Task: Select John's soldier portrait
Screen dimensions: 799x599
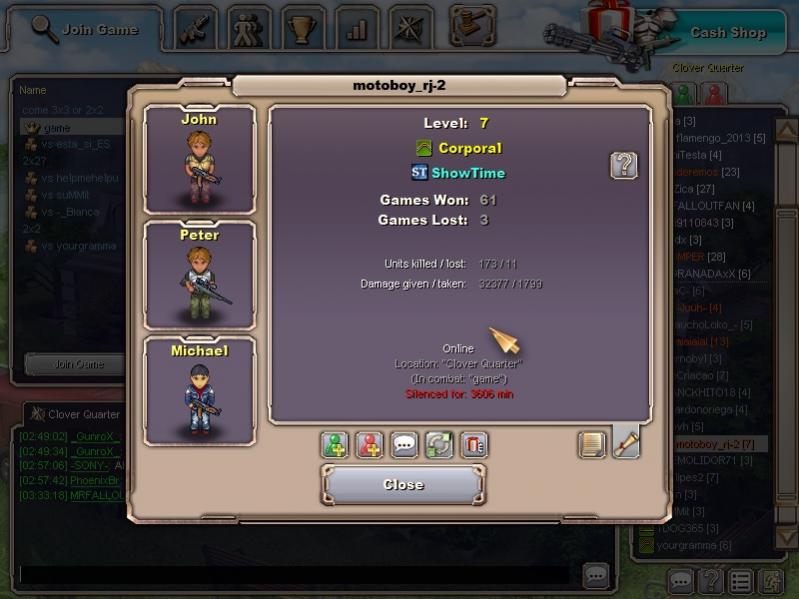Action: (199, 159)
